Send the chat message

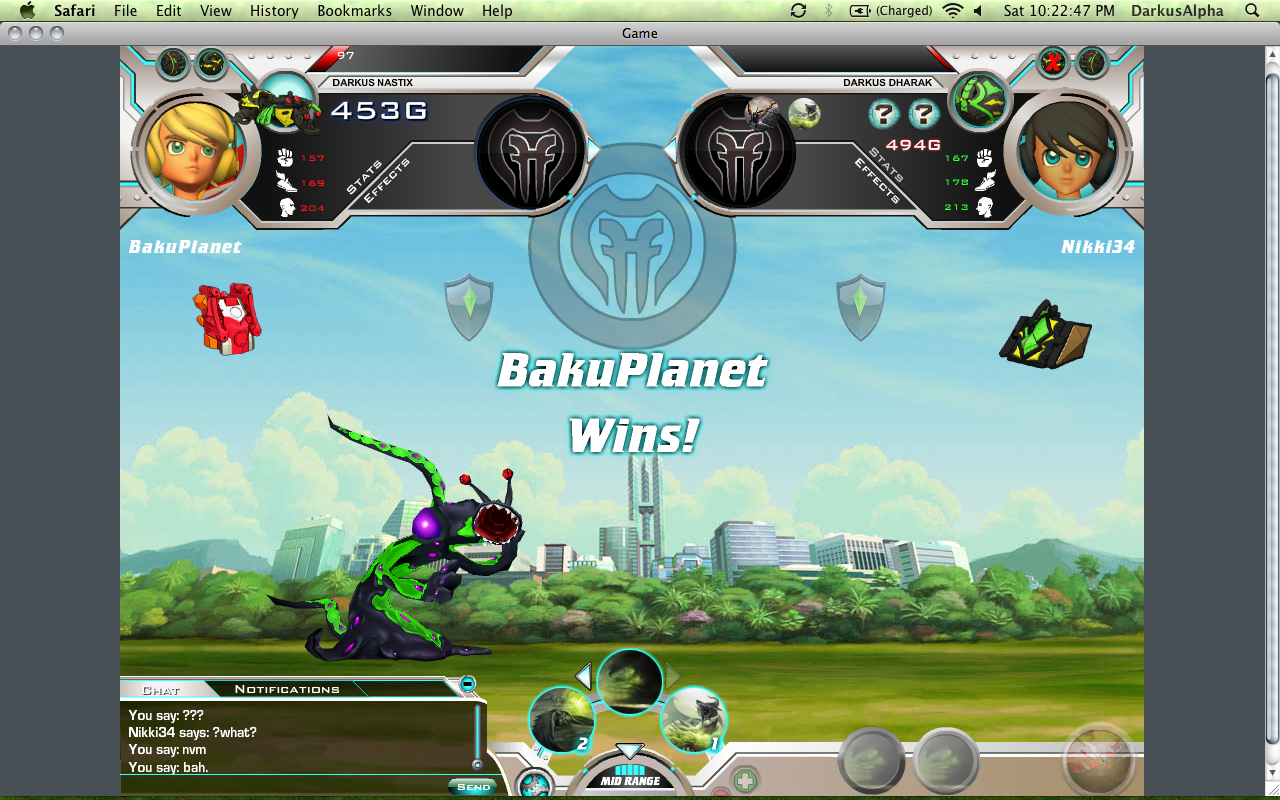click(x=472, y=786)
